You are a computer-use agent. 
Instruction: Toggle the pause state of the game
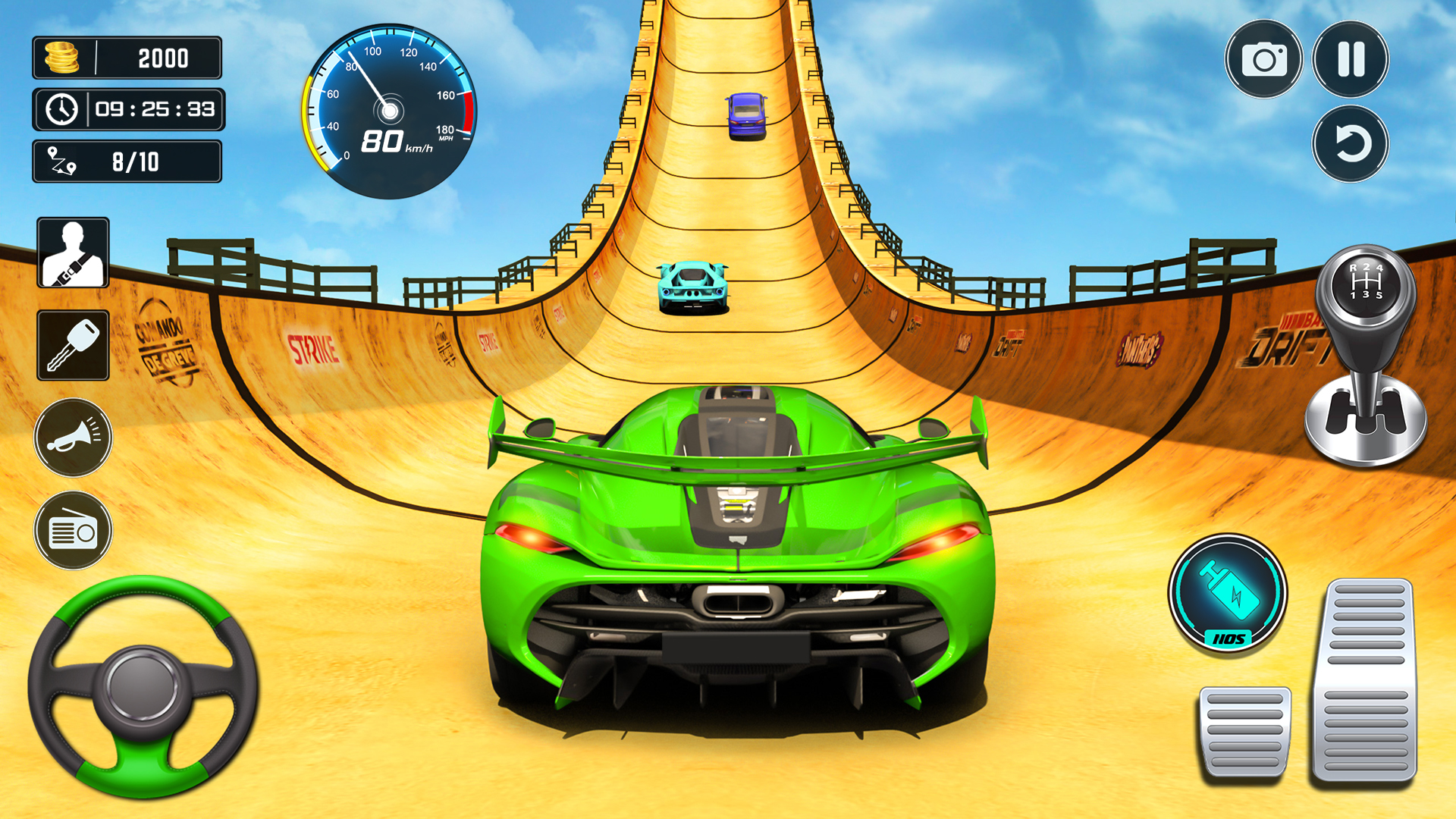tap(1351, 58)
